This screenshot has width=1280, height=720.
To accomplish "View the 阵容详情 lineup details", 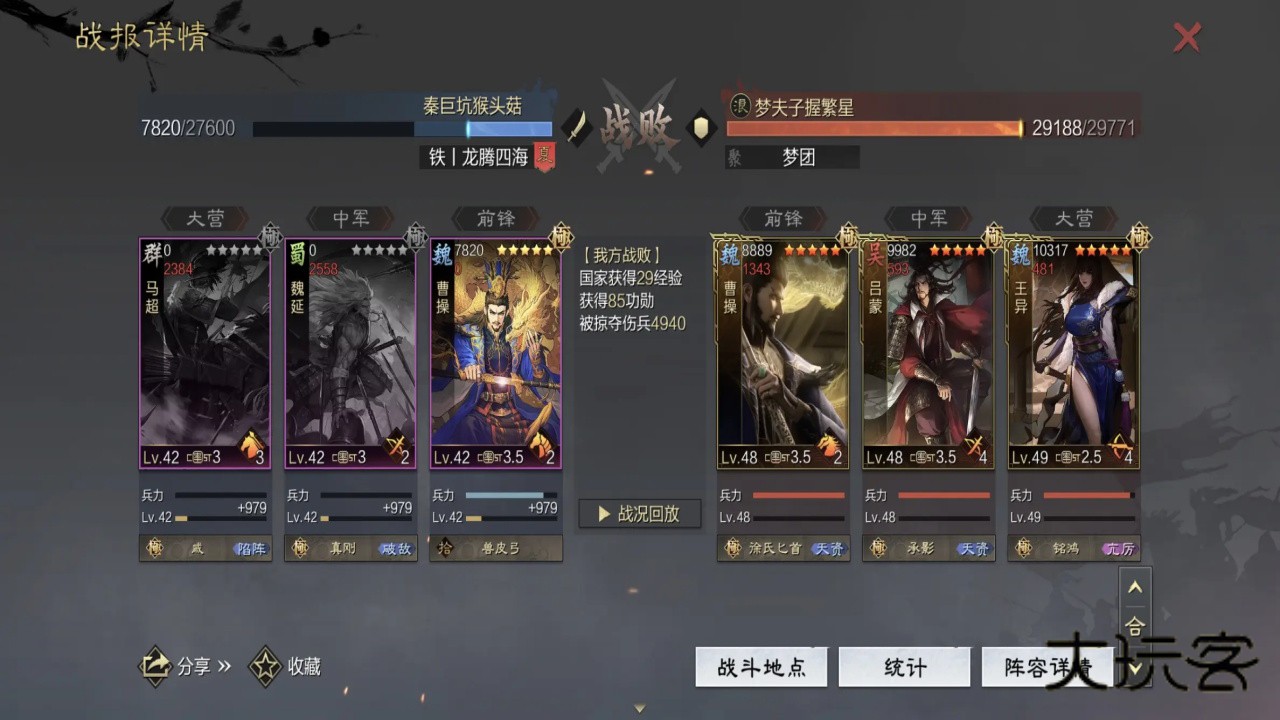I will tap(1047, 667).
